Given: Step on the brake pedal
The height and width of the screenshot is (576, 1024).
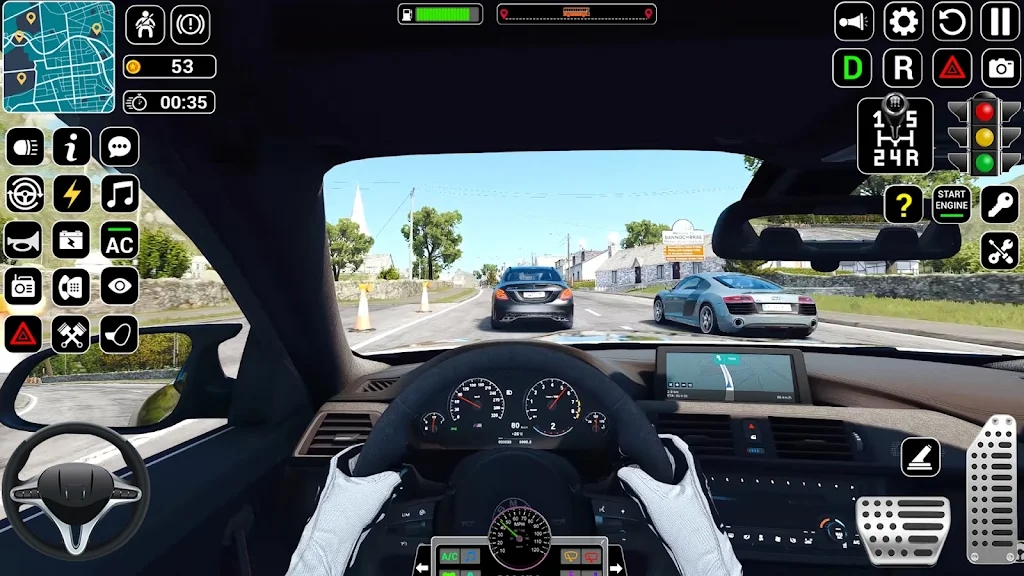Looking at the screenshot, I should 902,529.
